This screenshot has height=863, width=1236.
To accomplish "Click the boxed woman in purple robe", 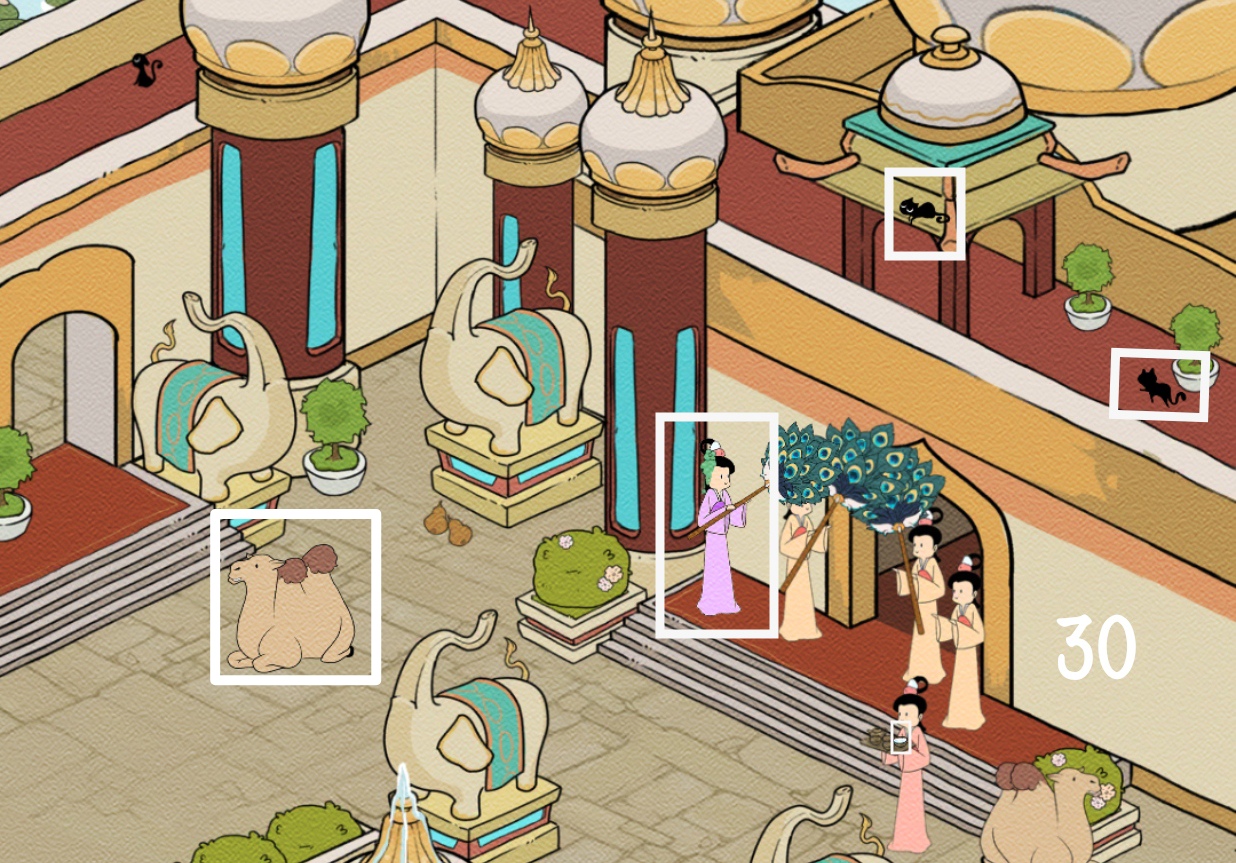I will coord(717,526).
